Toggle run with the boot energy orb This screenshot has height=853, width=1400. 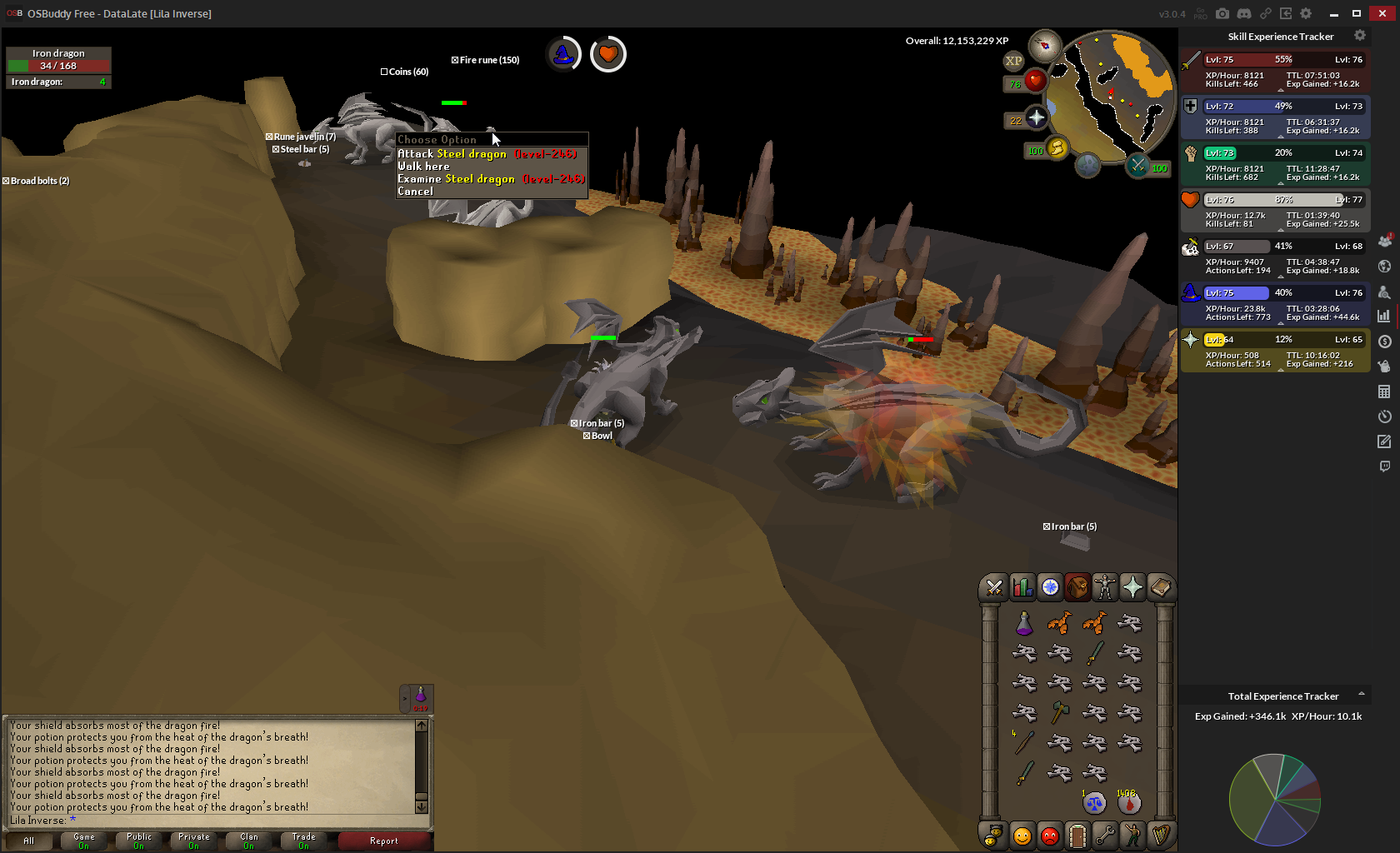(x=1057, y=148)
